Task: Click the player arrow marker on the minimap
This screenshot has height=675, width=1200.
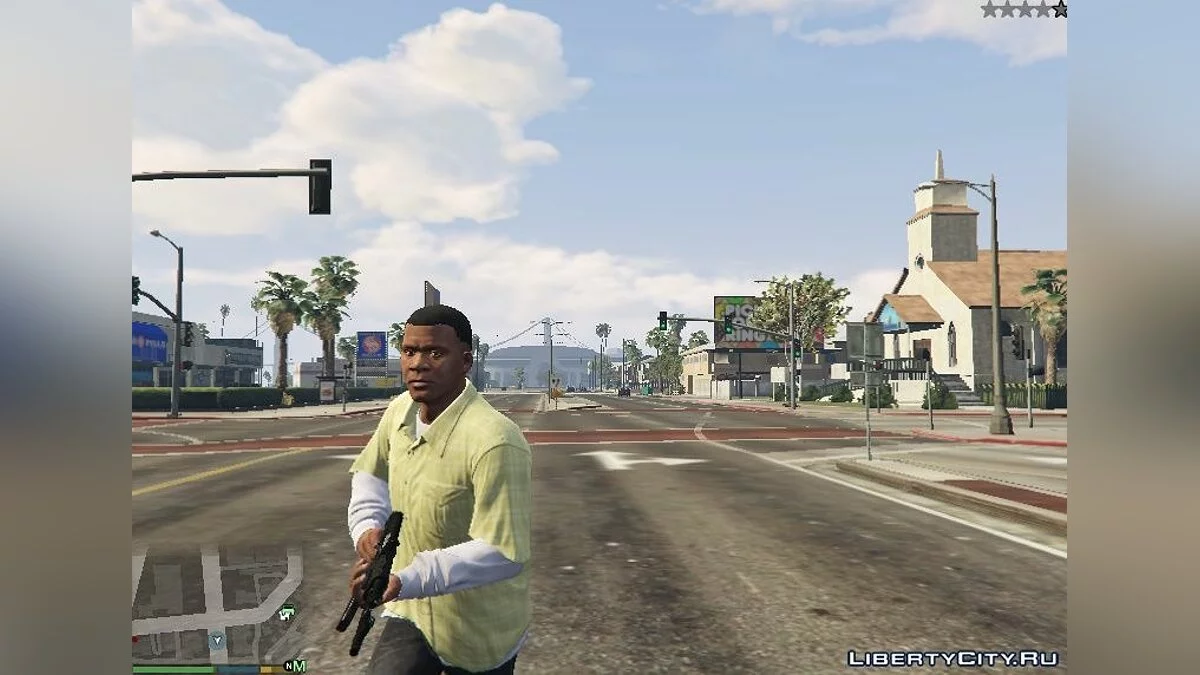Action: [x=218, y=640]
